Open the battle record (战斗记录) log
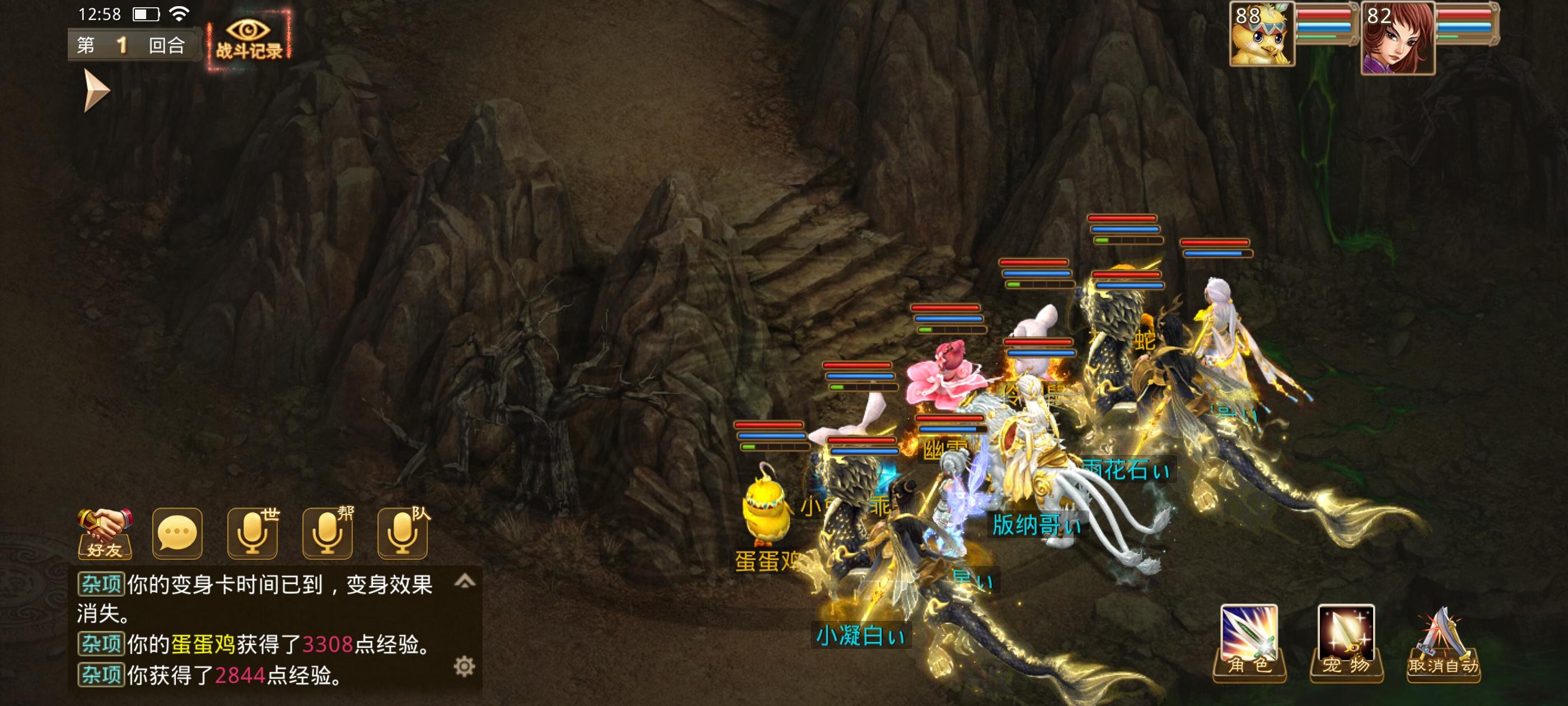The width and height of the screenshot is (1568, 706). (x=249, y=40)
